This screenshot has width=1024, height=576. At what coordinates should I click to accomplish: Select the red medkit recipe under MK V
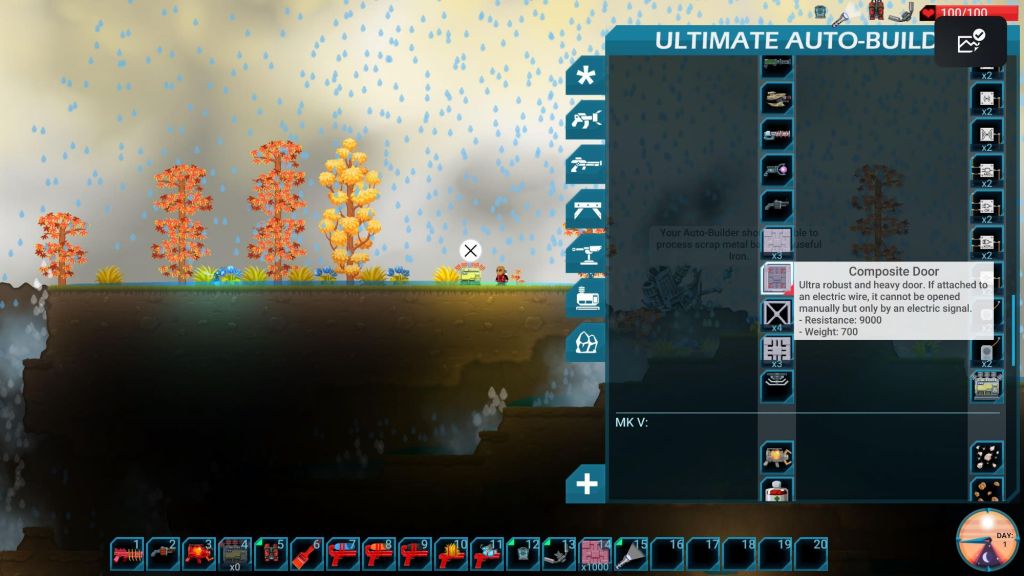point(777,491)
